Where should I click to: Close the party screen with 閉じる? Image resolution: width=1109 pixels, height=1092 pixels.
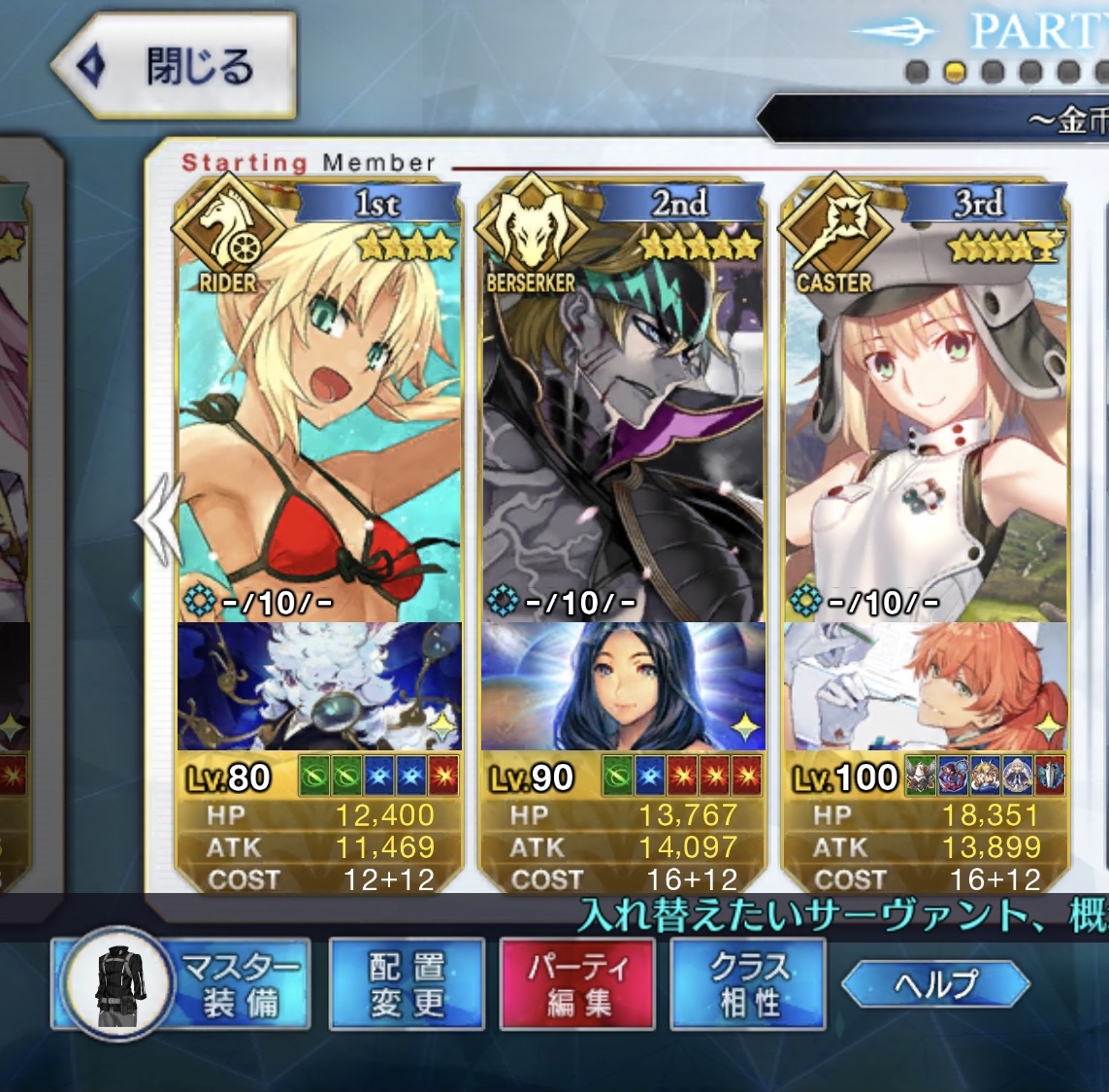[x=175, y=66]
